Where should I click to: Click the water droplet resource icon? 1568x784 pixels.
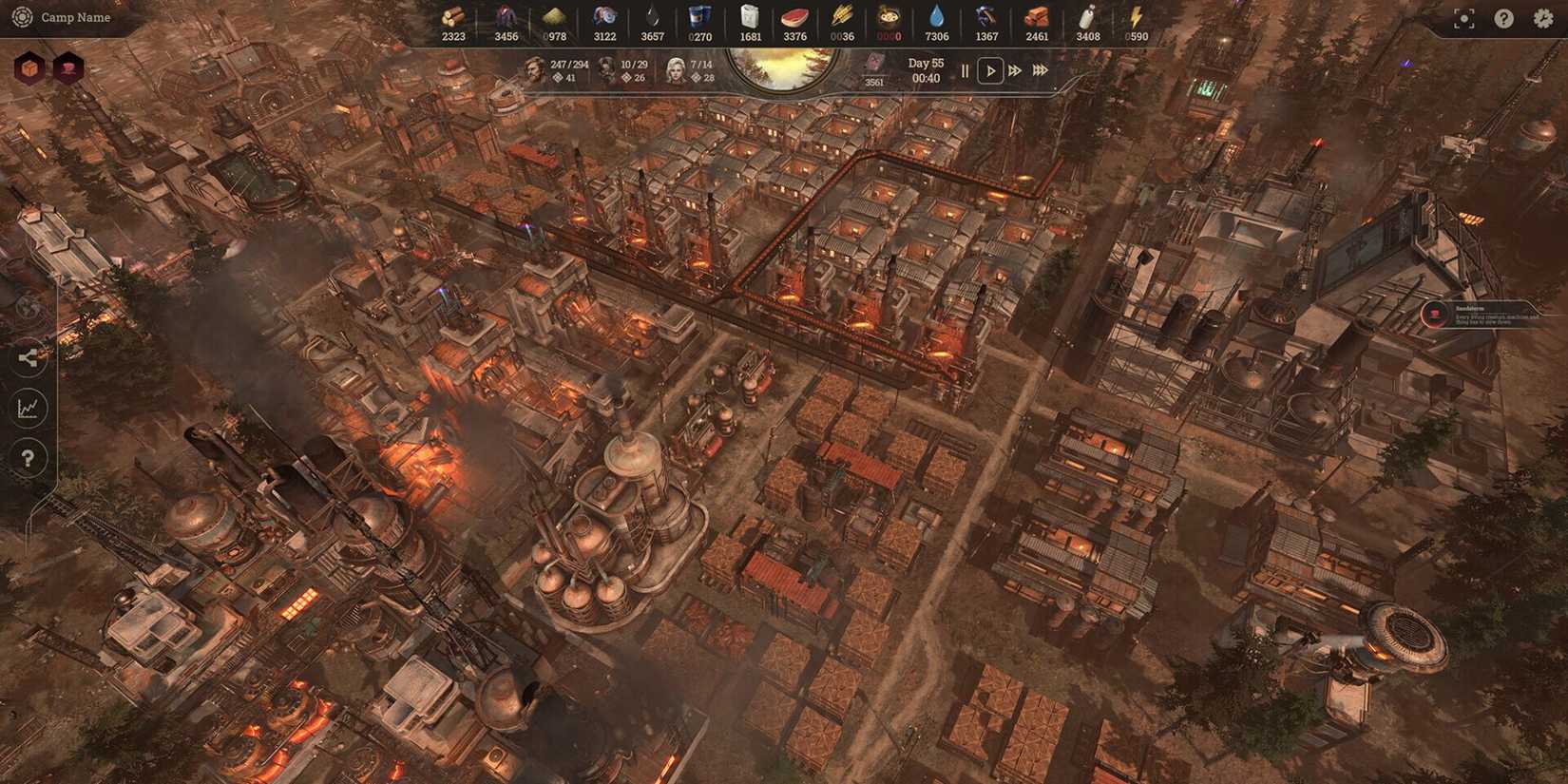[x=935, y=16]
